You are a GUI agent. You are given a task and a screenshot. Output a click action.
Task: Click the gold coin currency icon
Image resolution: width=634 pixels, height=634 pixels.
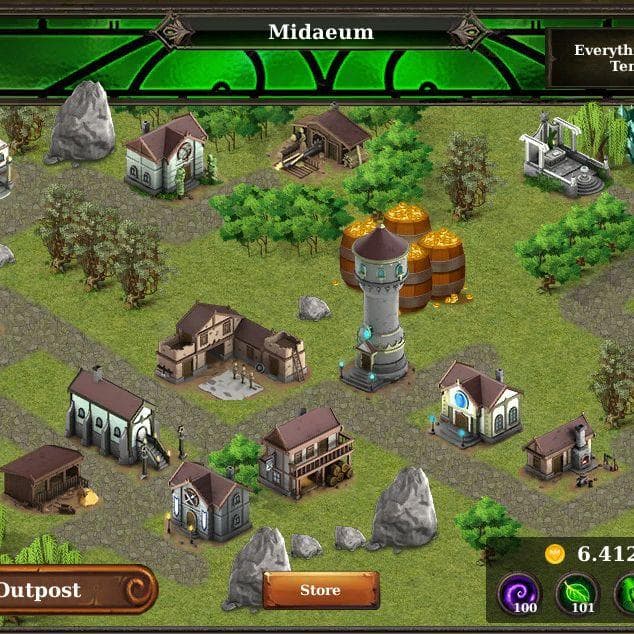[x=555, y=554]
